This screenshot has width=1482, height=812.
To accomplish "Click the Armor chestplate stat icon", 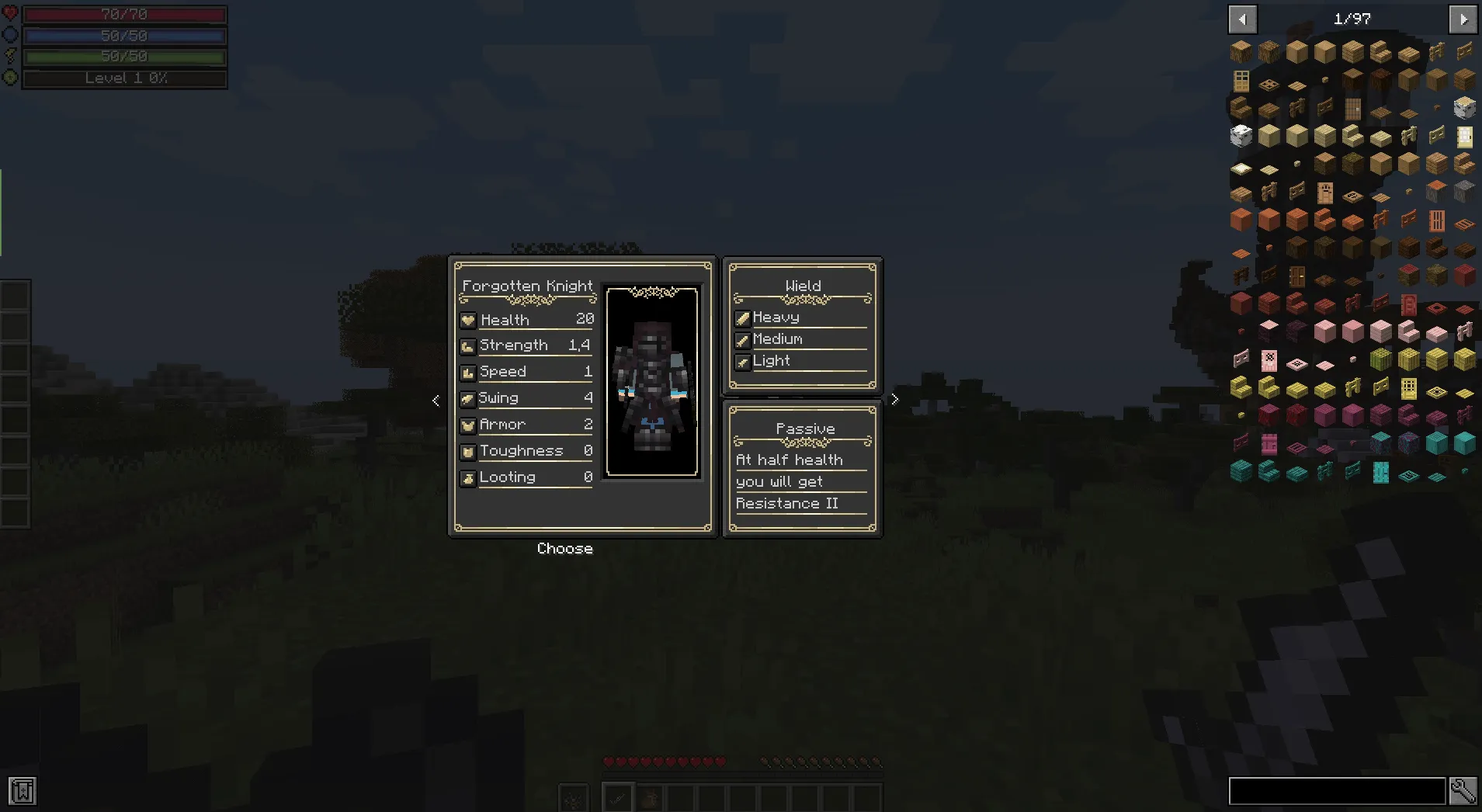I will tap(468, 425).
